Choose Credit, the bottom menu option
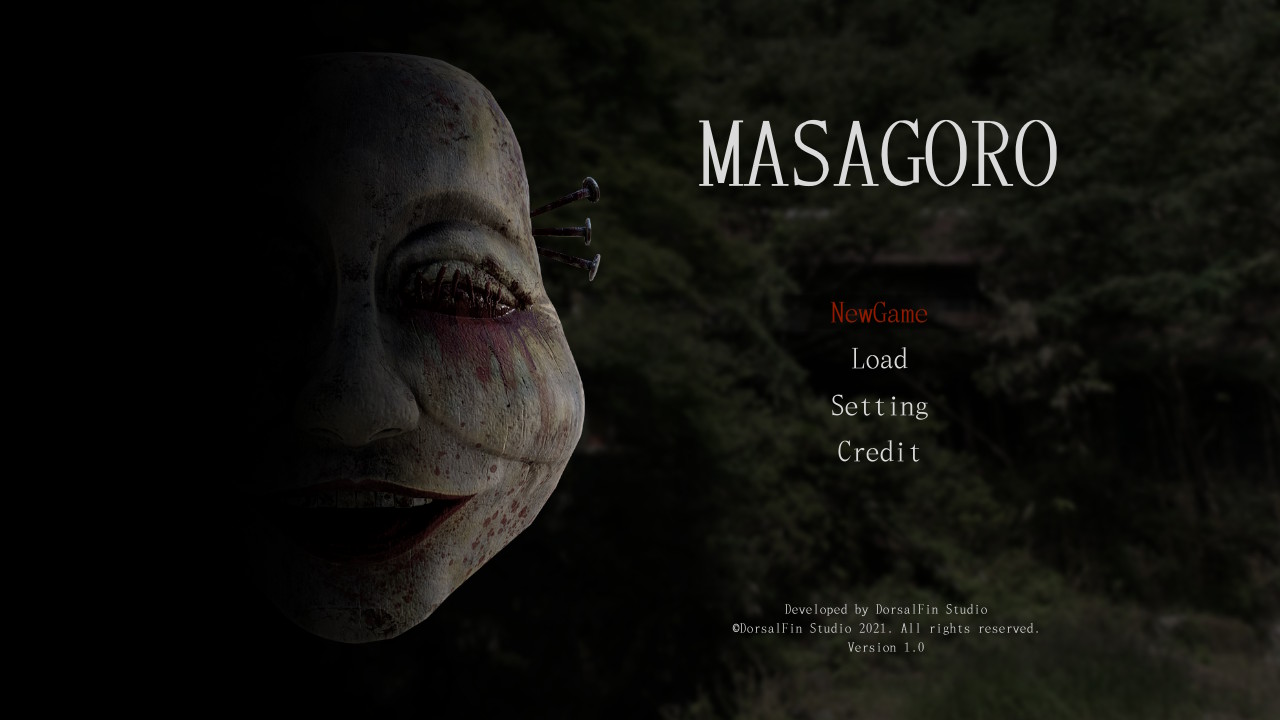Image resolution: width=1280 pixels, height=720 pixels. [x=878, y=452]
